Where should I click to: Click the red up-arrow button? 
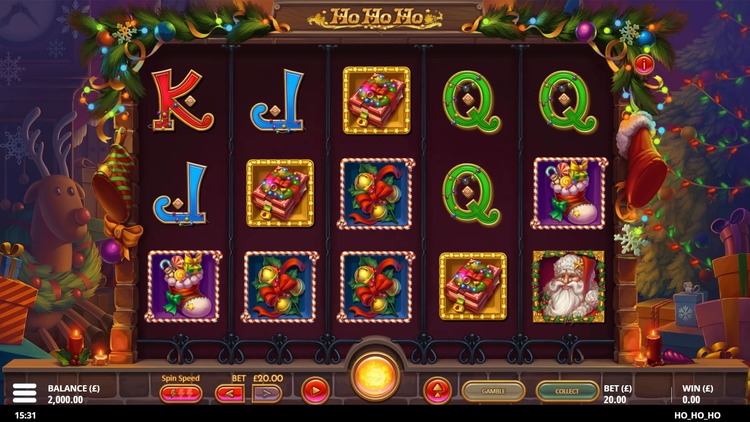[x=437, y=391]
